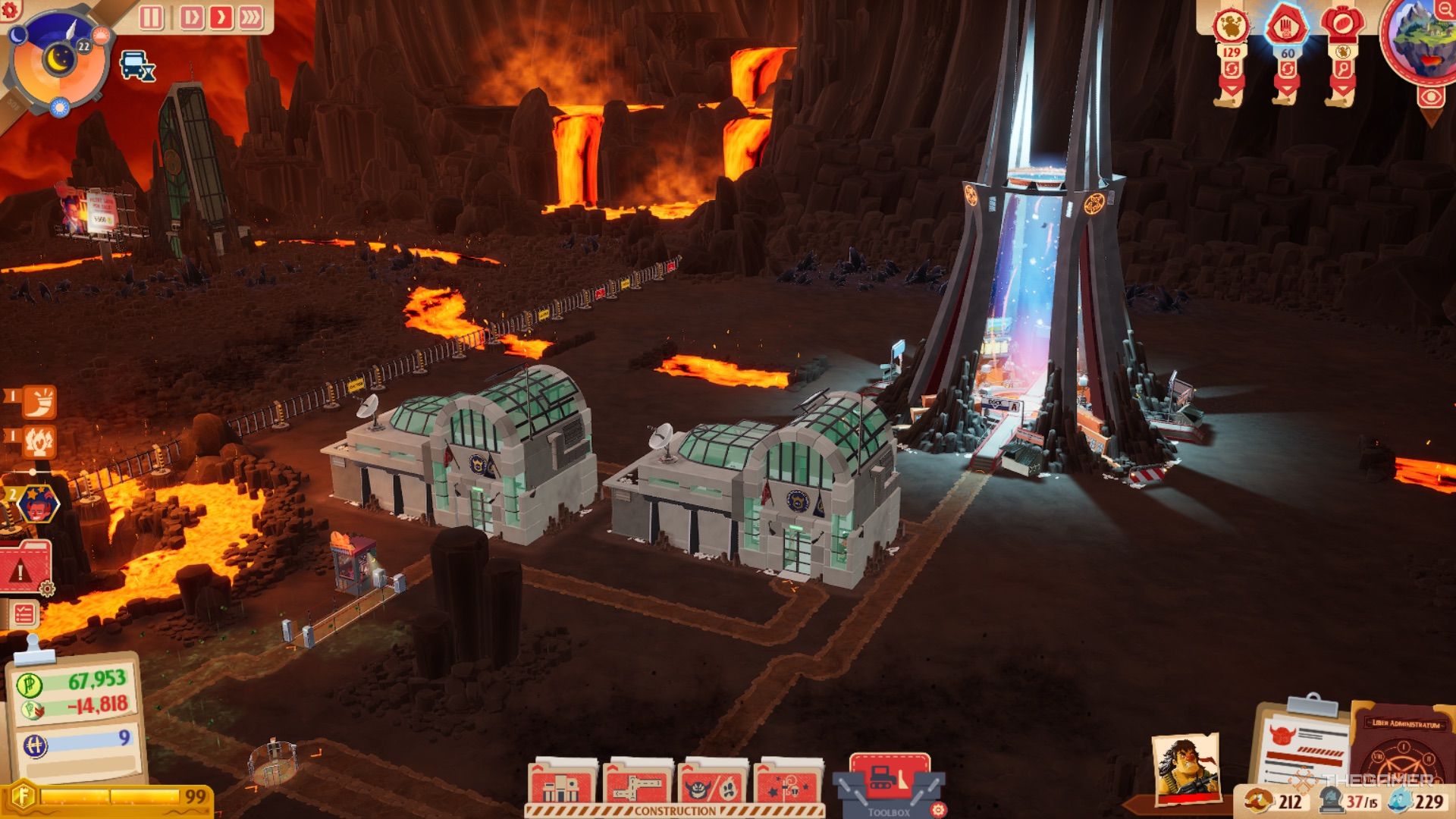Select normal single-arrow game speed
This screenshot has width=1456, height=819.
point(221,17)
